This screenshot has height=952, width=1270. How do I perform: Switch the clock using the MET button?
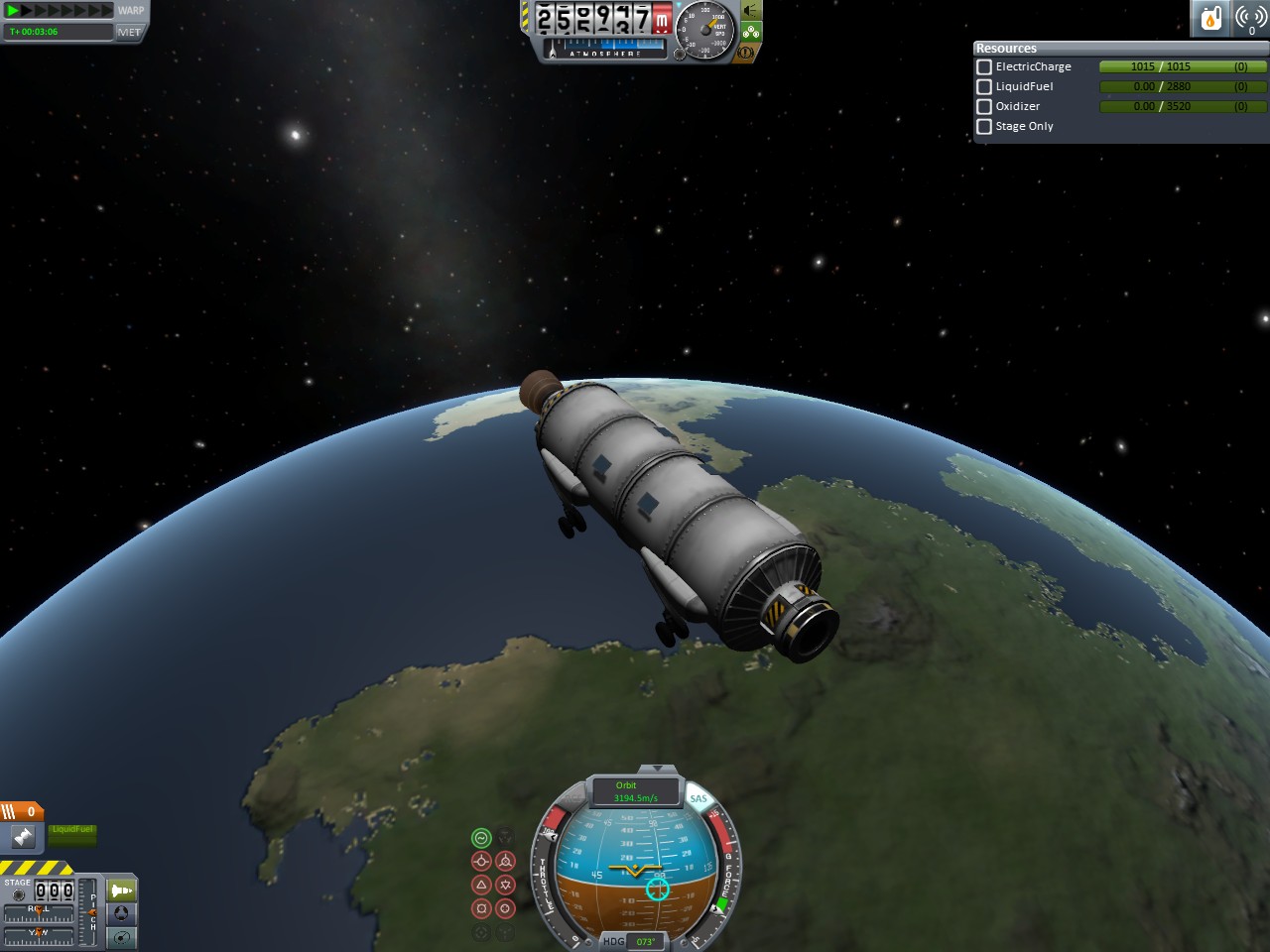[x=129, y=32]
